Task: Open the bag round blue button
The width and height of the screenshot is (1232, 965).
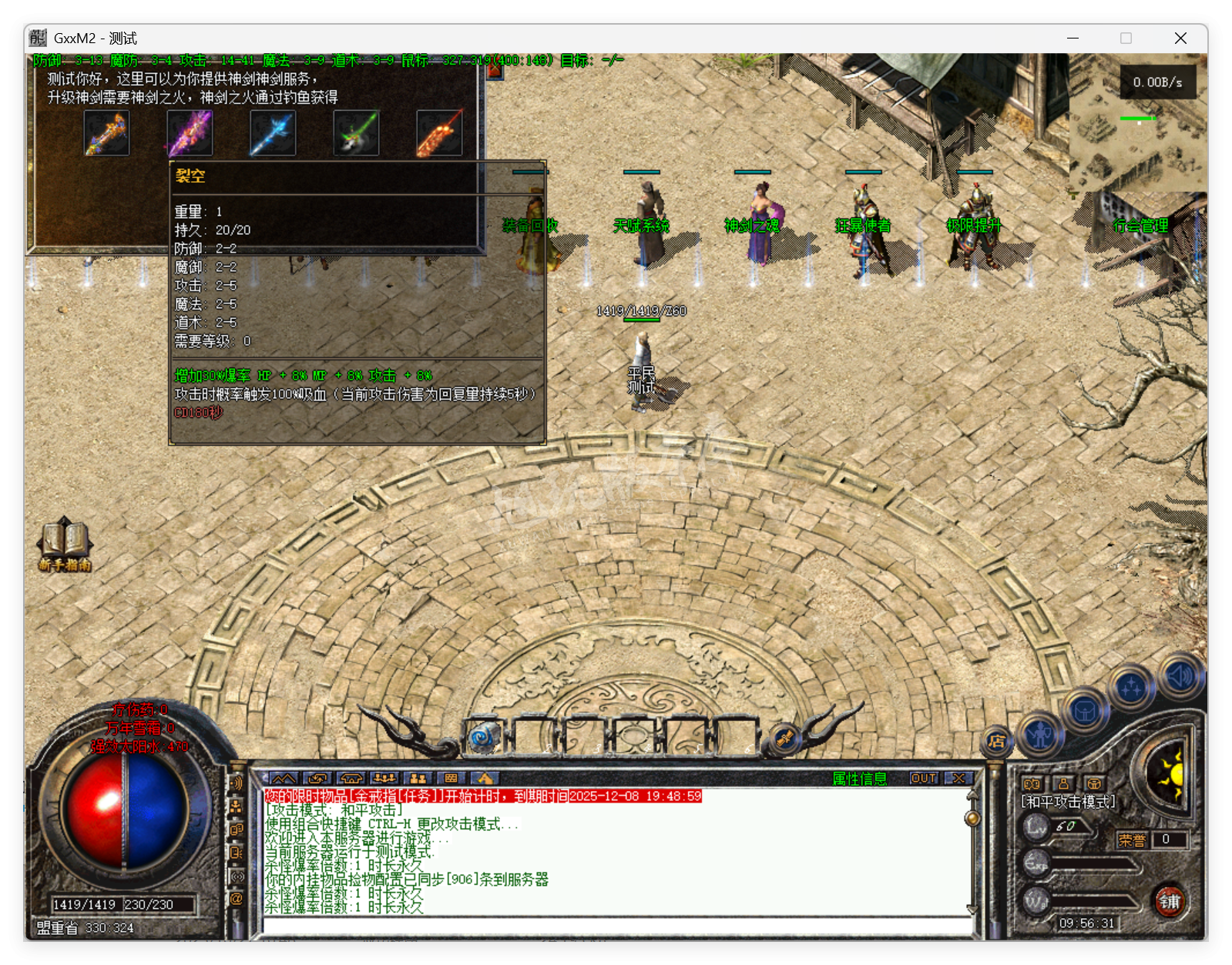Action: tap(1085, 712)
